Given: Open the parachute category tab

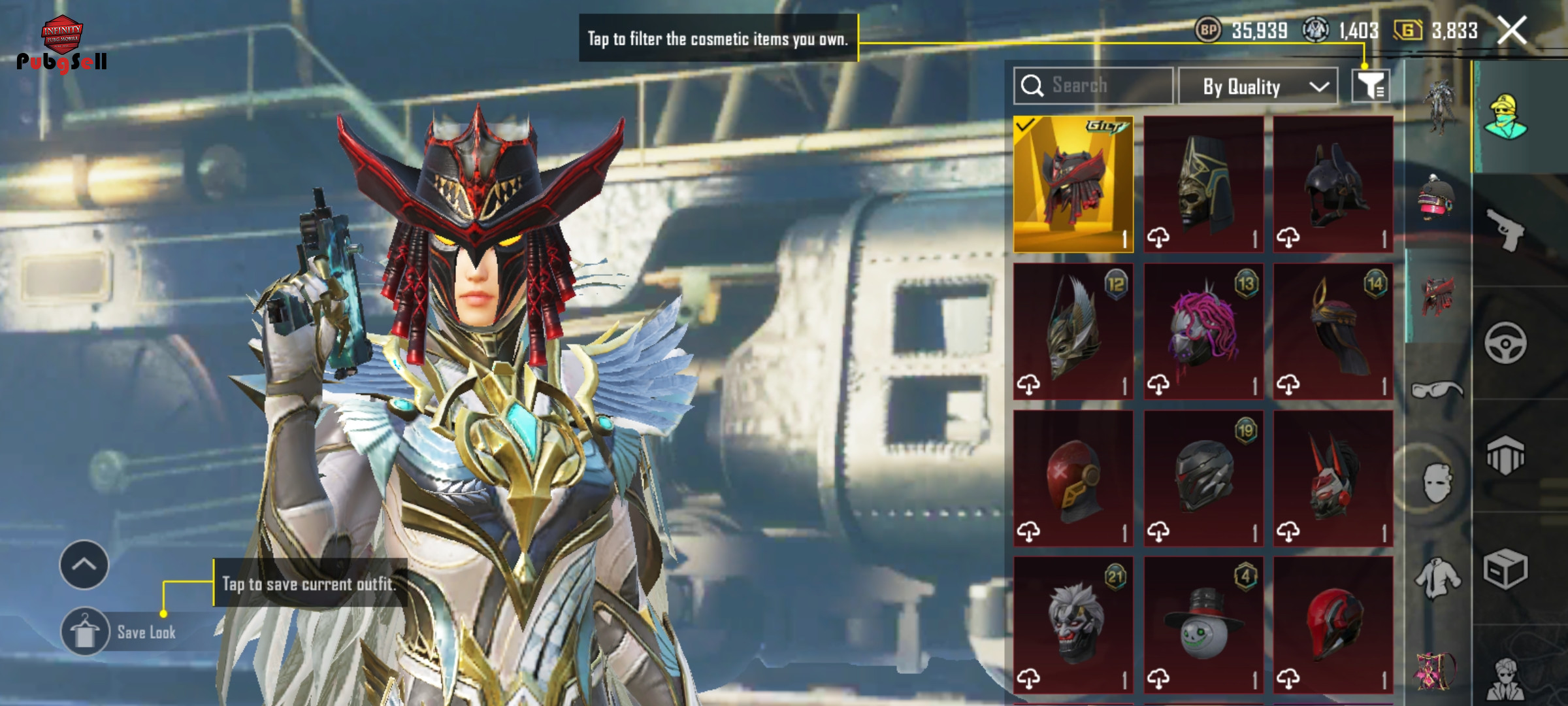Looking at the screenshot, I should pyautogui.click(x=1505, y=455).
